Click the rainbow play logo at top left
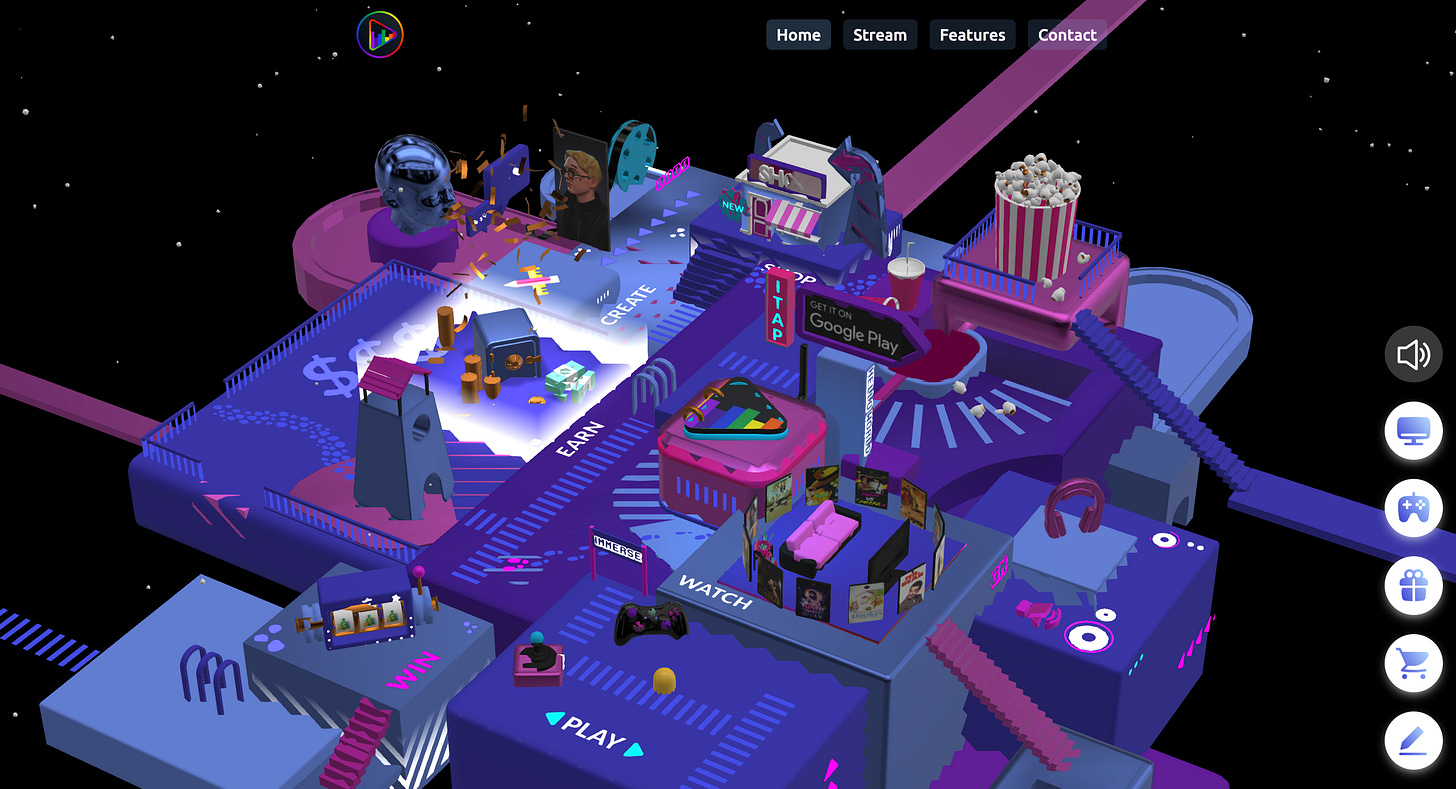The height and width of the screenshot is (789, 1456). point(380,33)
